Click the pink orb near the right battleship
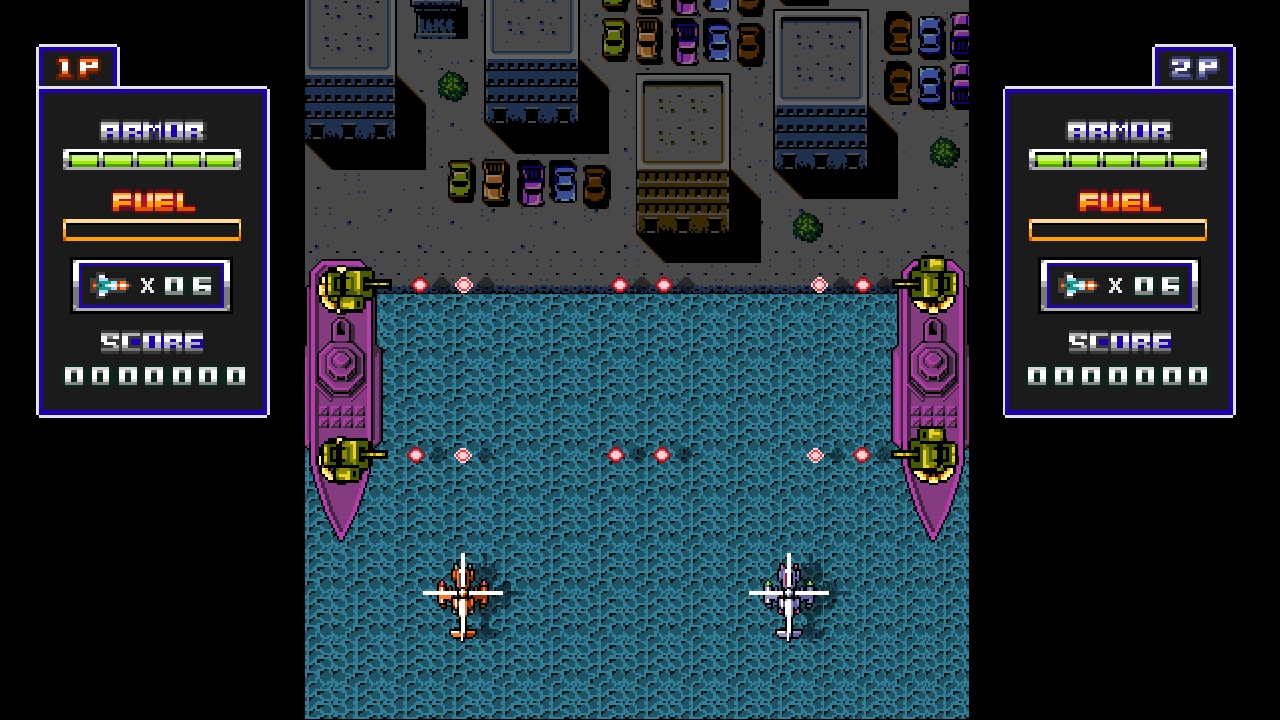This screenshot has width=1280, height=720. coord(815,453)
